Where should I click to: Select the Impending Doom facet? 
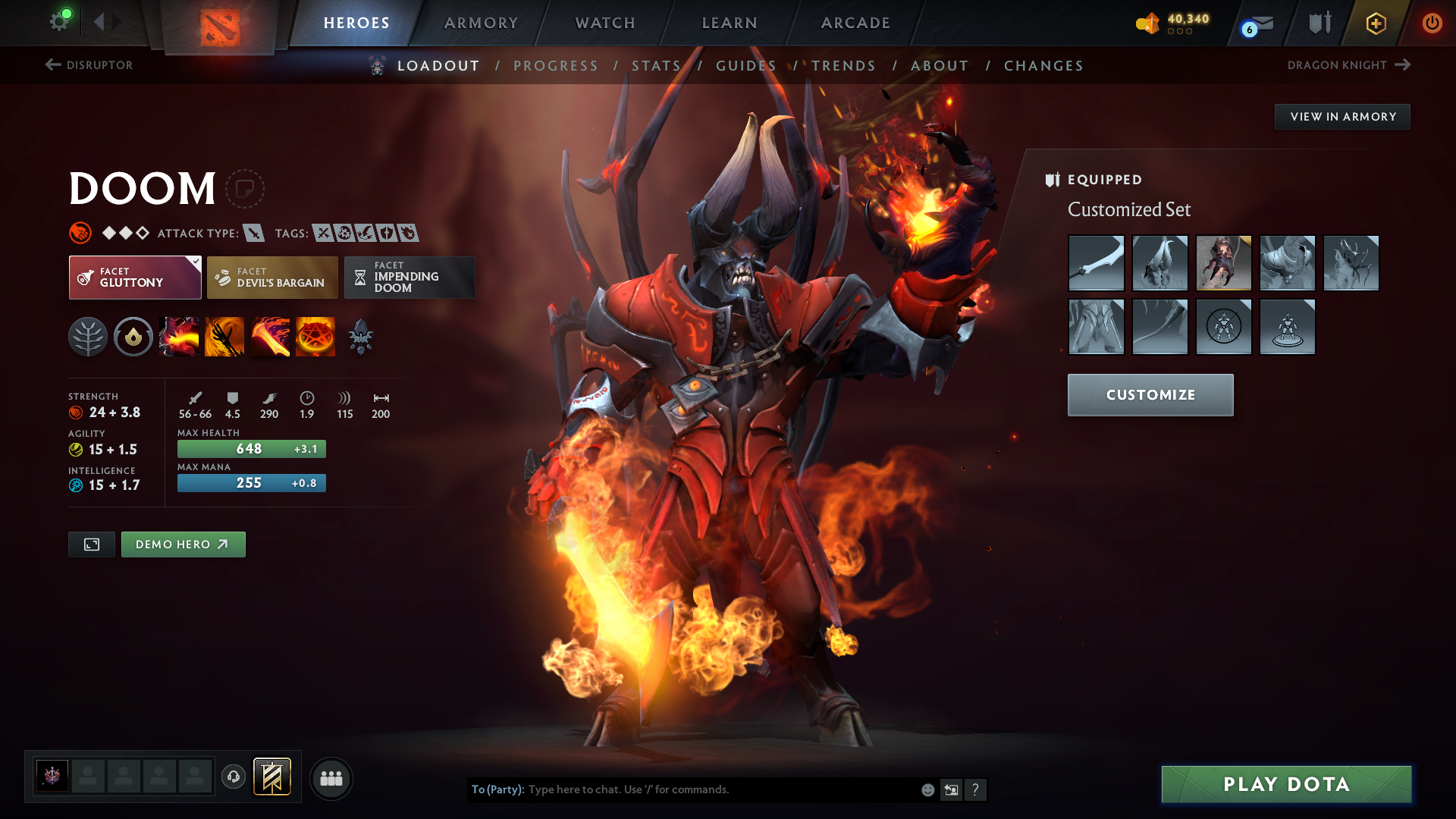409,278
